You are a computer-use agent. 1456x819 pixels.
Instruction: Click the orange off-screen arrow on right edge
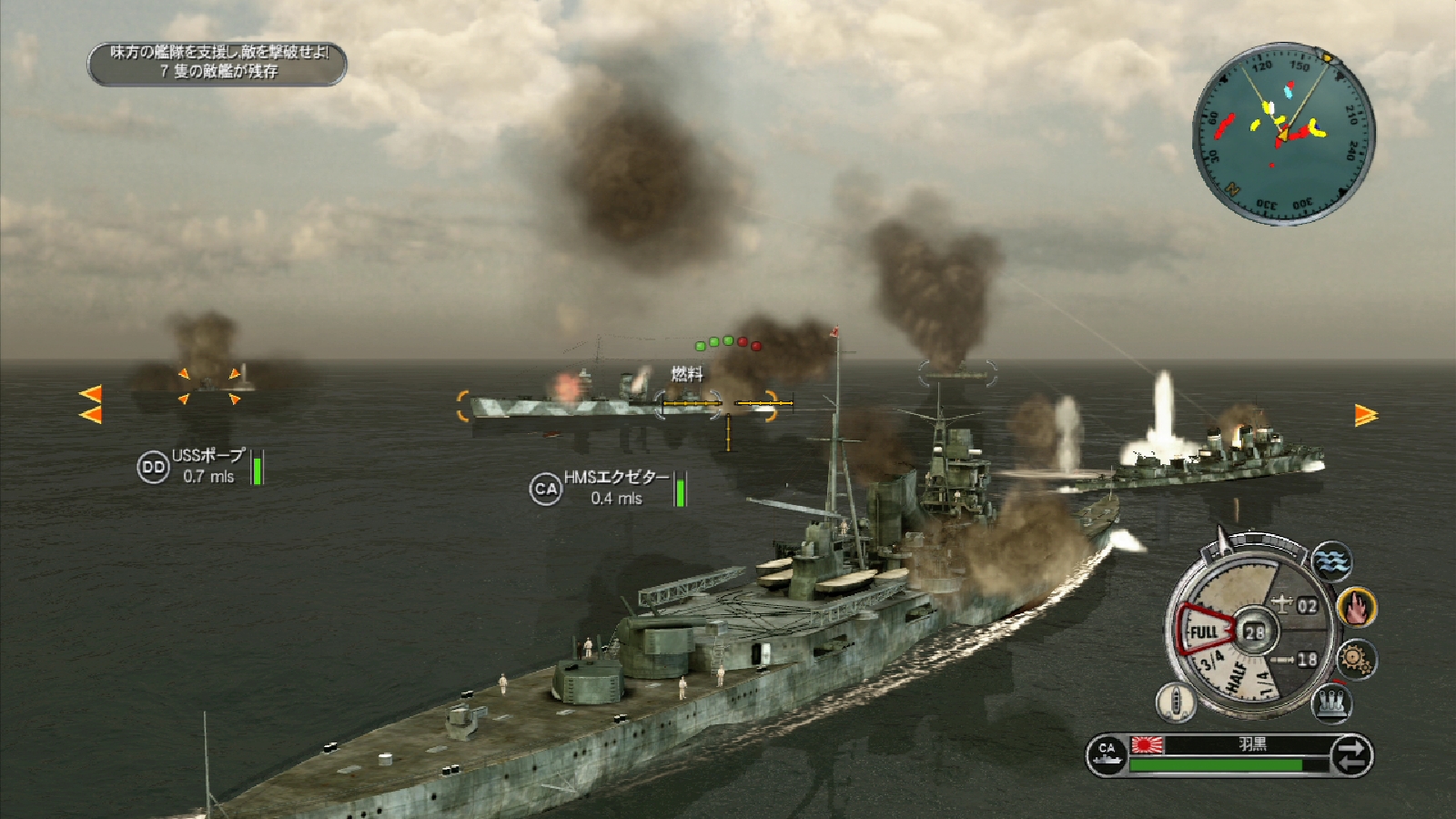pyautogui.click(x=1366, y=415)
